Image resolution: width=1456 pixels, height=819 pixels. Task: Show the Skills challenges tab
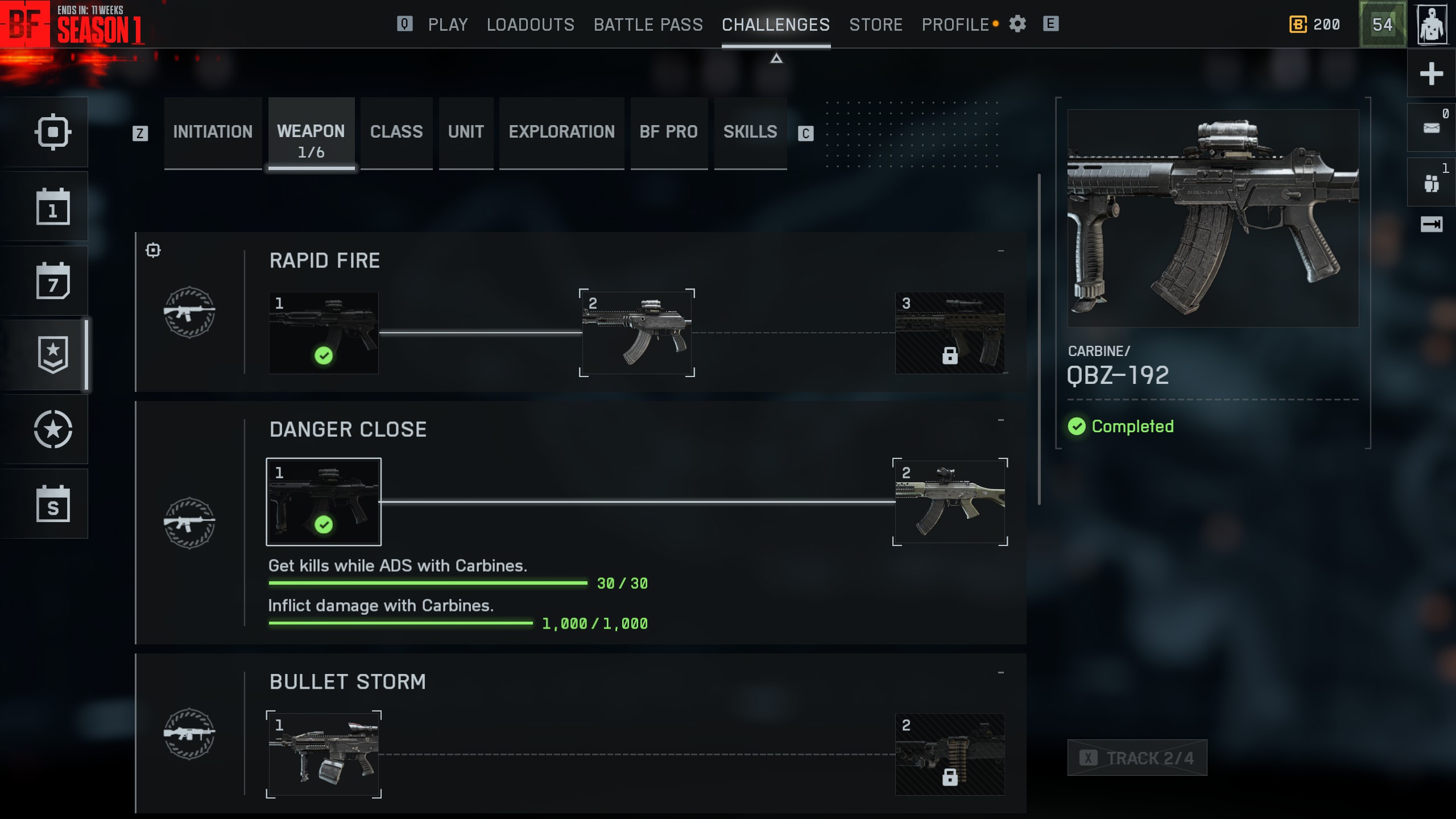click(750, 132)
